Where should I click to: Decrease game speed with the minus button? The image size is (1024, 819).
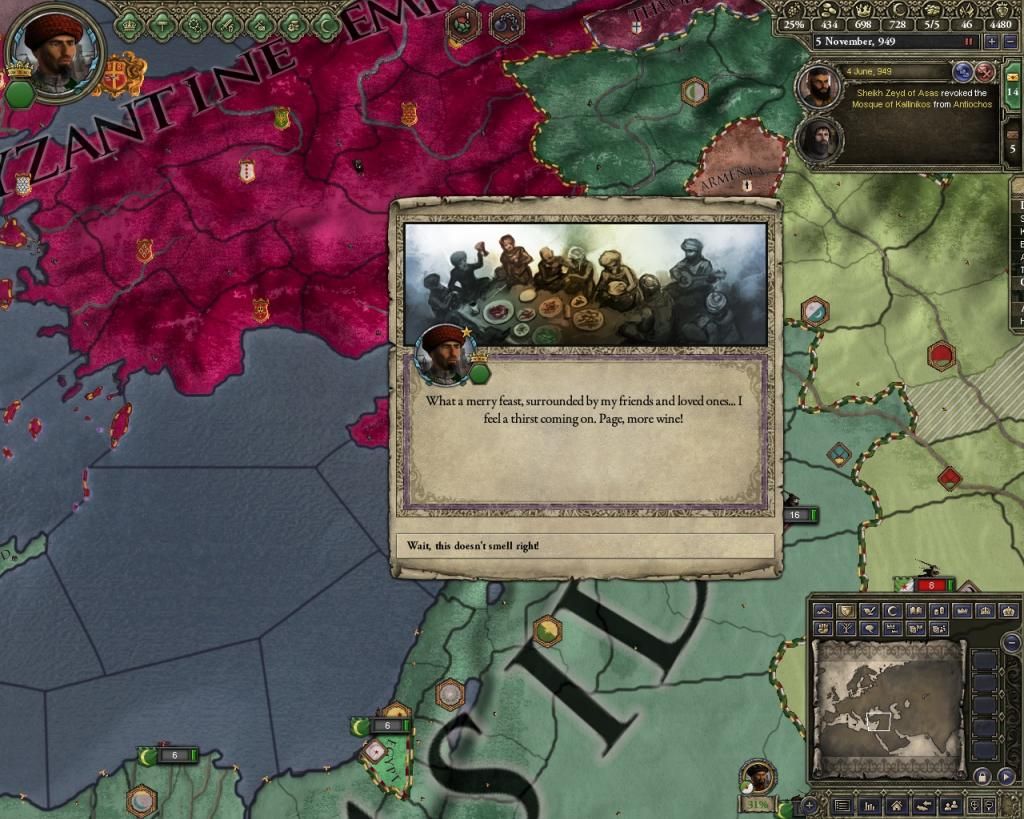[x=1008, y=42]
